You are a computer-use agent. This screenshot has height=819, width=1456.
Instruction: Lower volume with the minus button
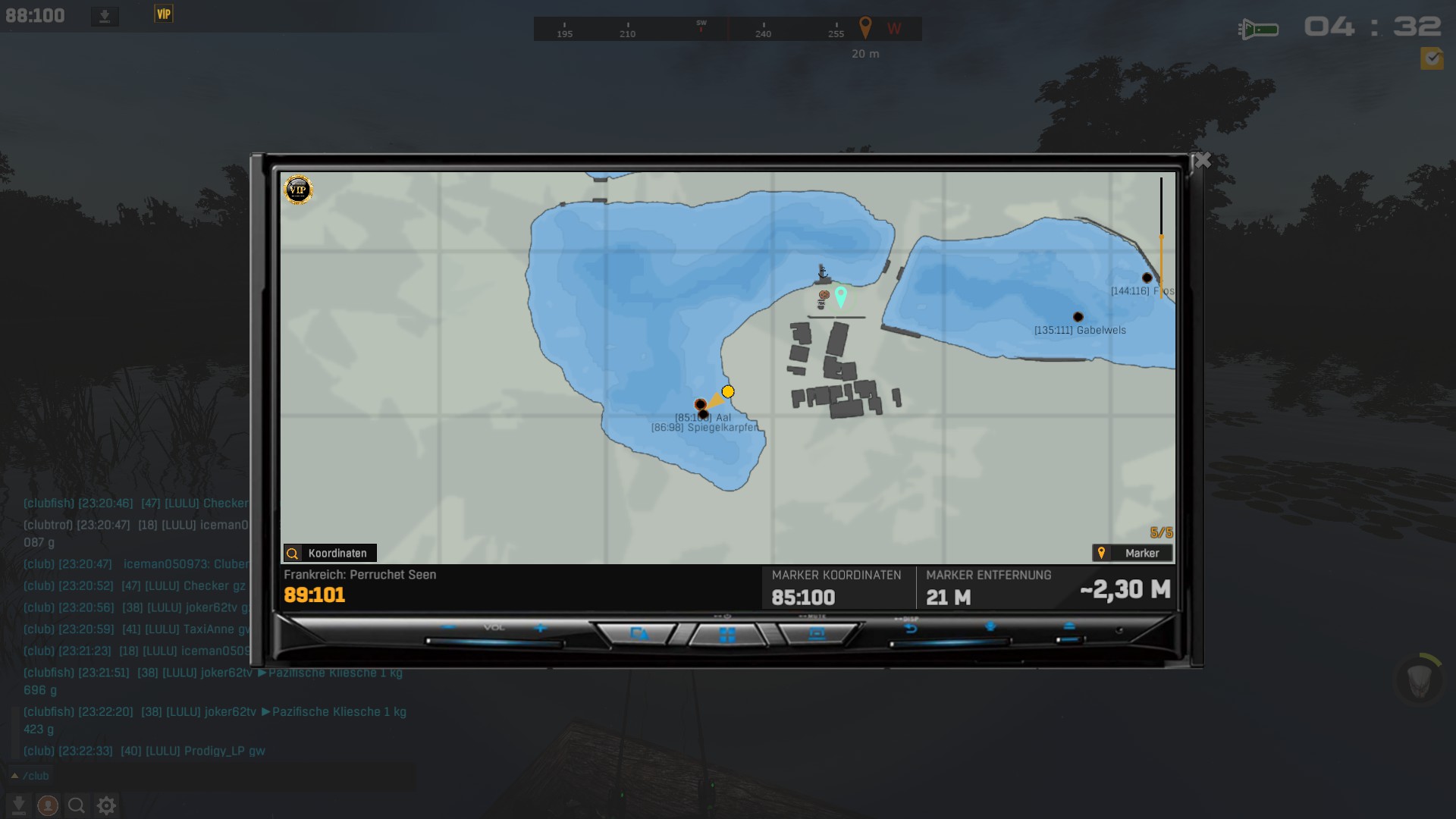tap(448, 627)
